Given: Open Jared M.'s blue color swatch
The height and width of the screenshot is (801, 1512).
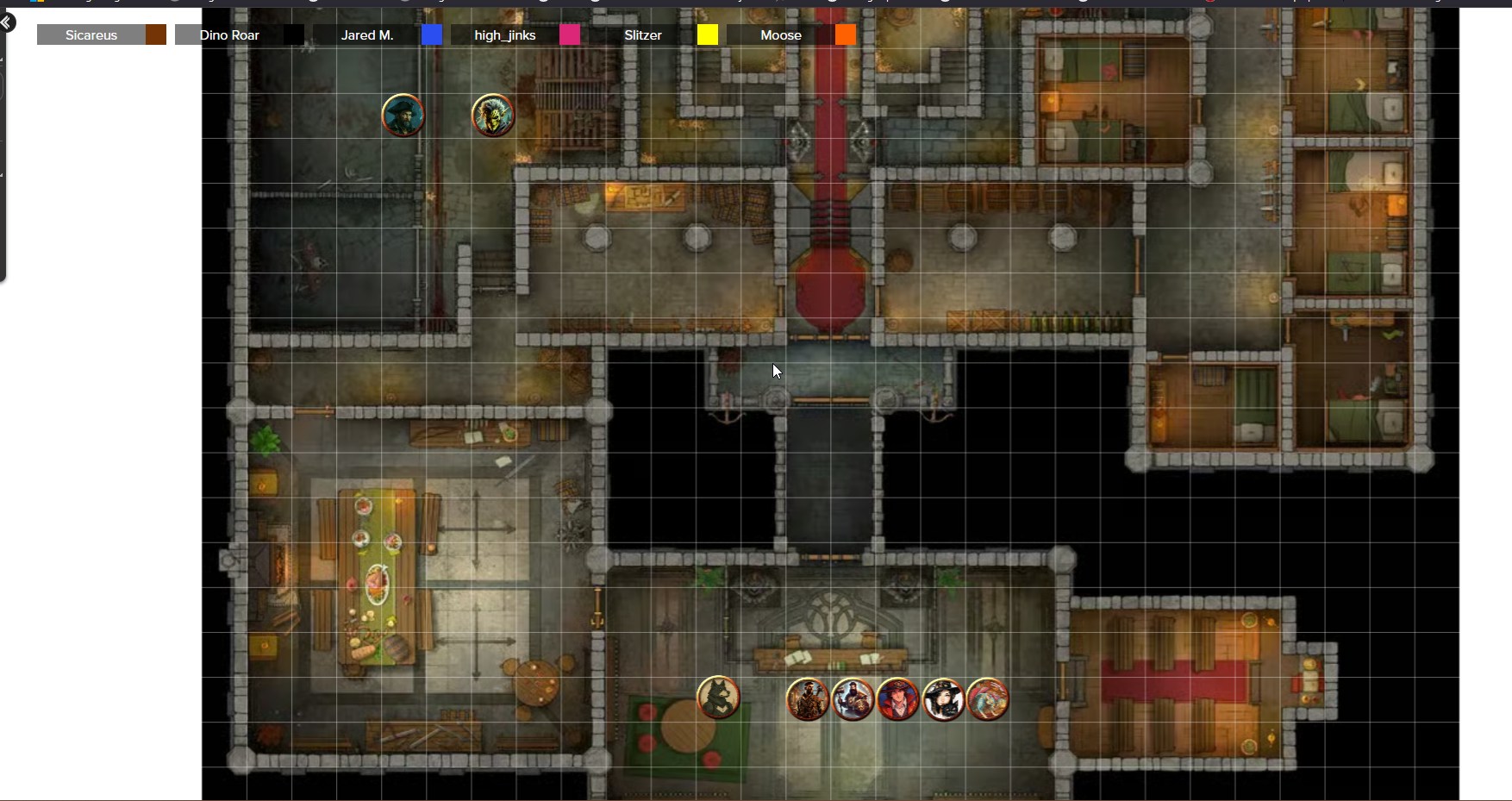Looking at the screenshot, I should coord(432,34).
